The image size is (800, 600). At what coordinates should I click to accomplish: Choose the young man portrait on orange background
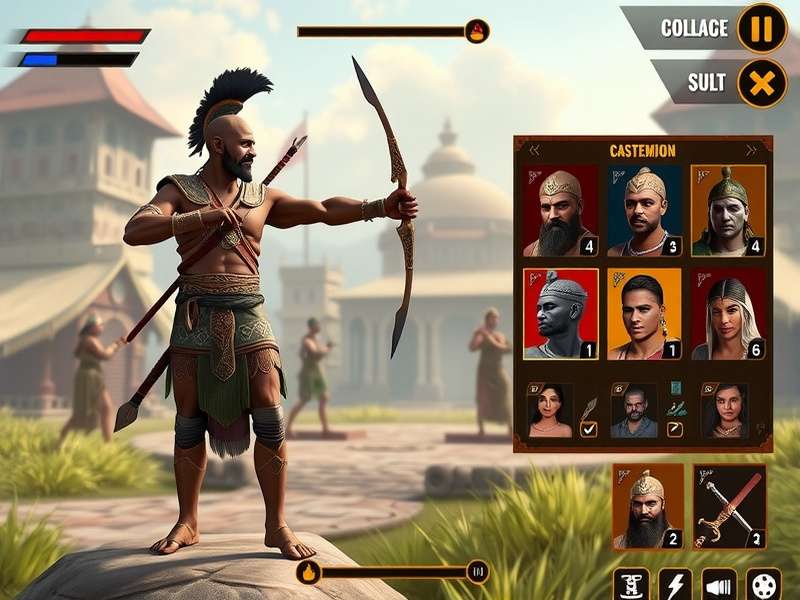click(x=644, y=313)
